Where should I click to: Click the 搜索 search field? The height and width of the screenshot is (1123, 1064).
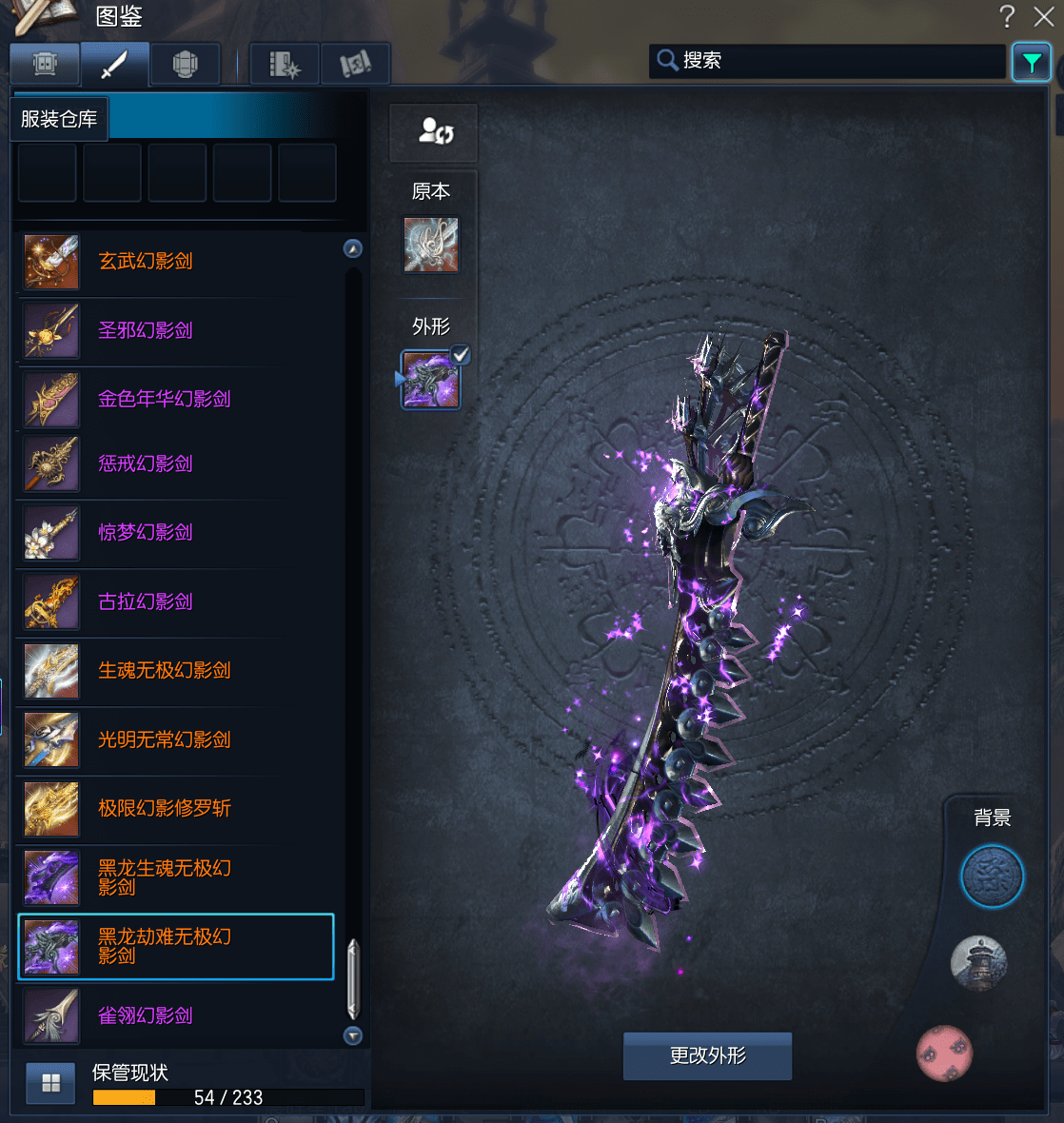(837, 61)
